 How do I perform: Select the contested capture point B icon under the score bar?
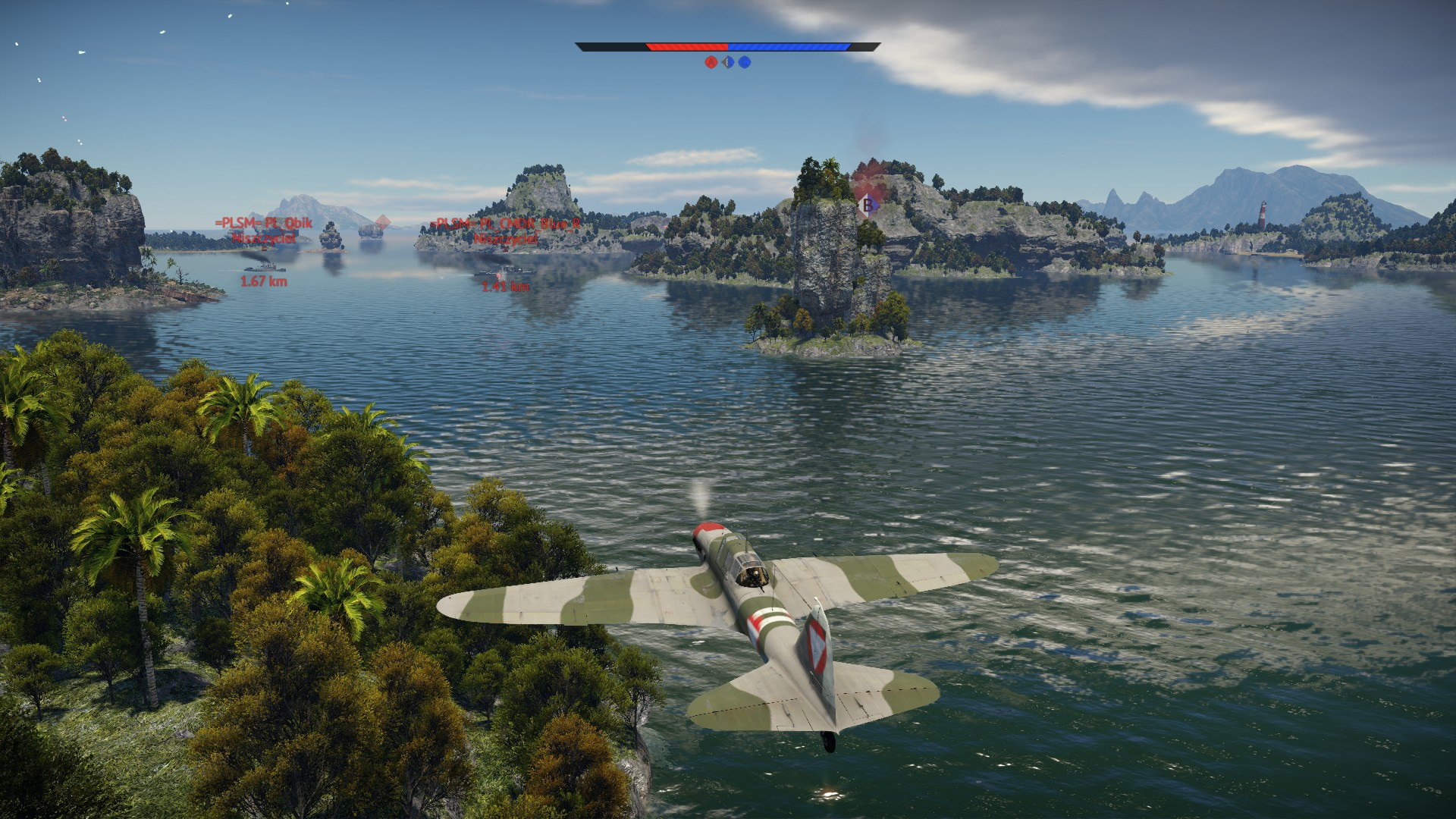[x=728, y=62]
